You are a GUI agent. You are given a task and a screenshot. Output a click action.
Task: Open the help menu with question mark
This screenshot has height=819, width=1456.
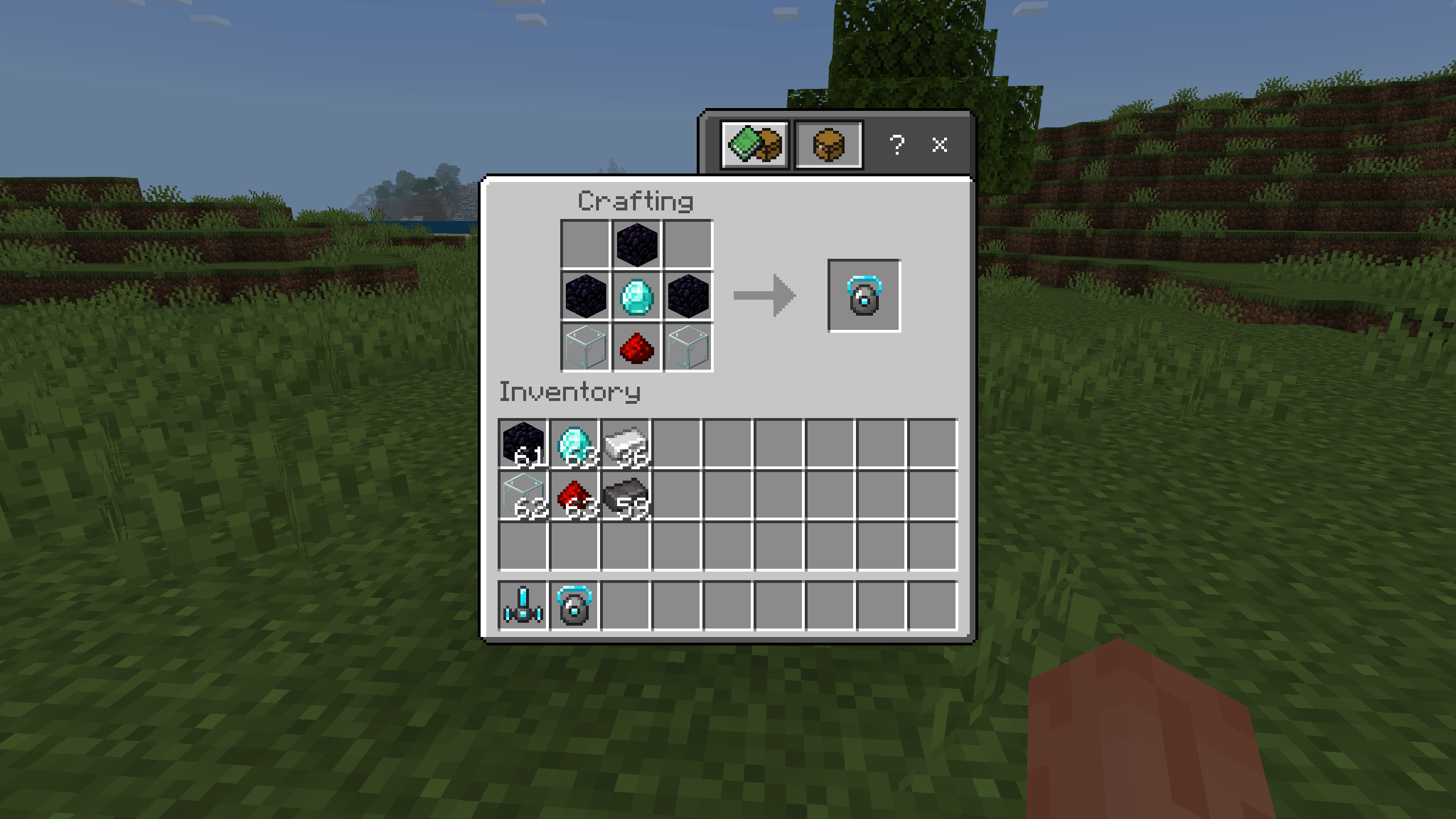[x=897, y=144]
